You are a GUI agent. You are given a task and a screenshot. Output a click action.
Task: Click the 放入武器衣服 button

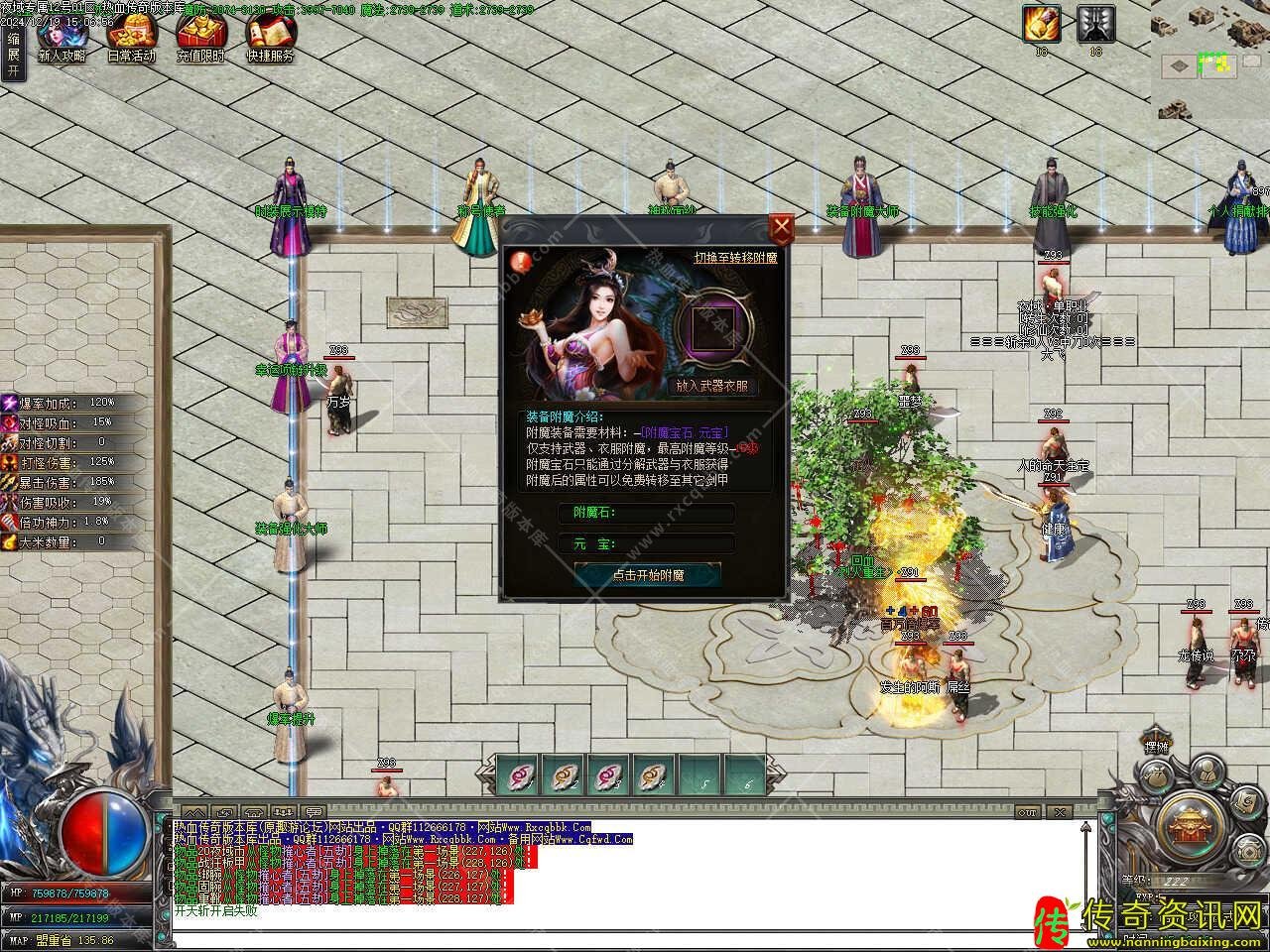pyautogui.click(x=711, y=386)
